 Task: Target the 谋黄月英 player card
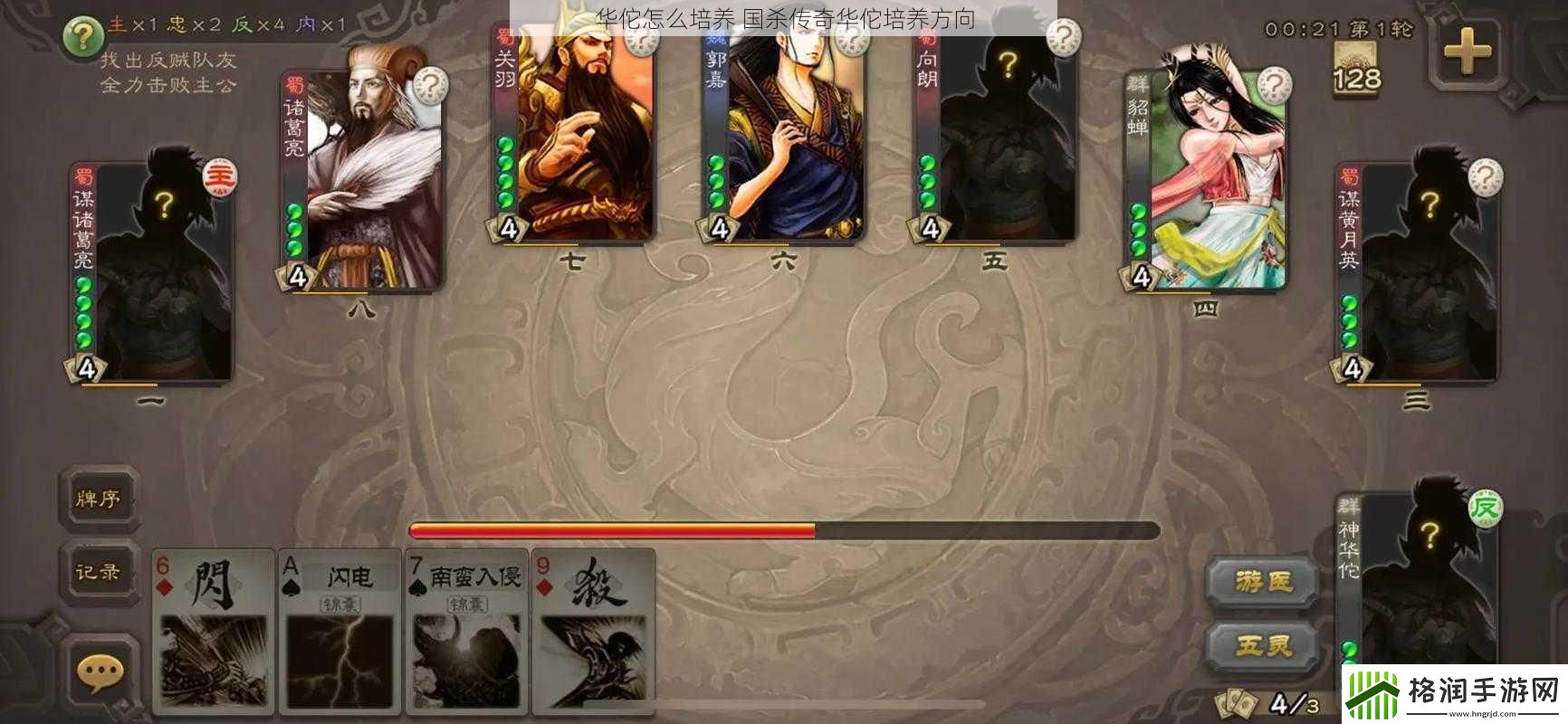[1418, 271]
